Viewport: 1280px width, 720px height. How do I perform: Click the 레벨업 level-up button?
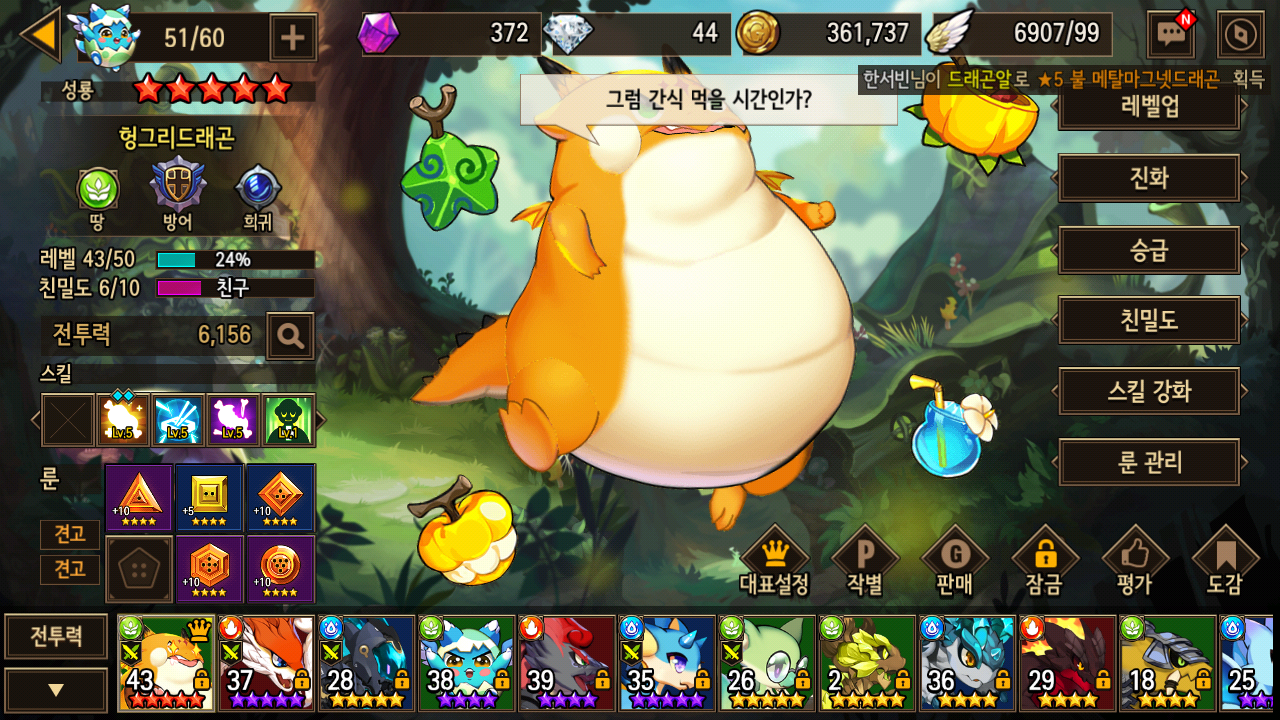1149,108
